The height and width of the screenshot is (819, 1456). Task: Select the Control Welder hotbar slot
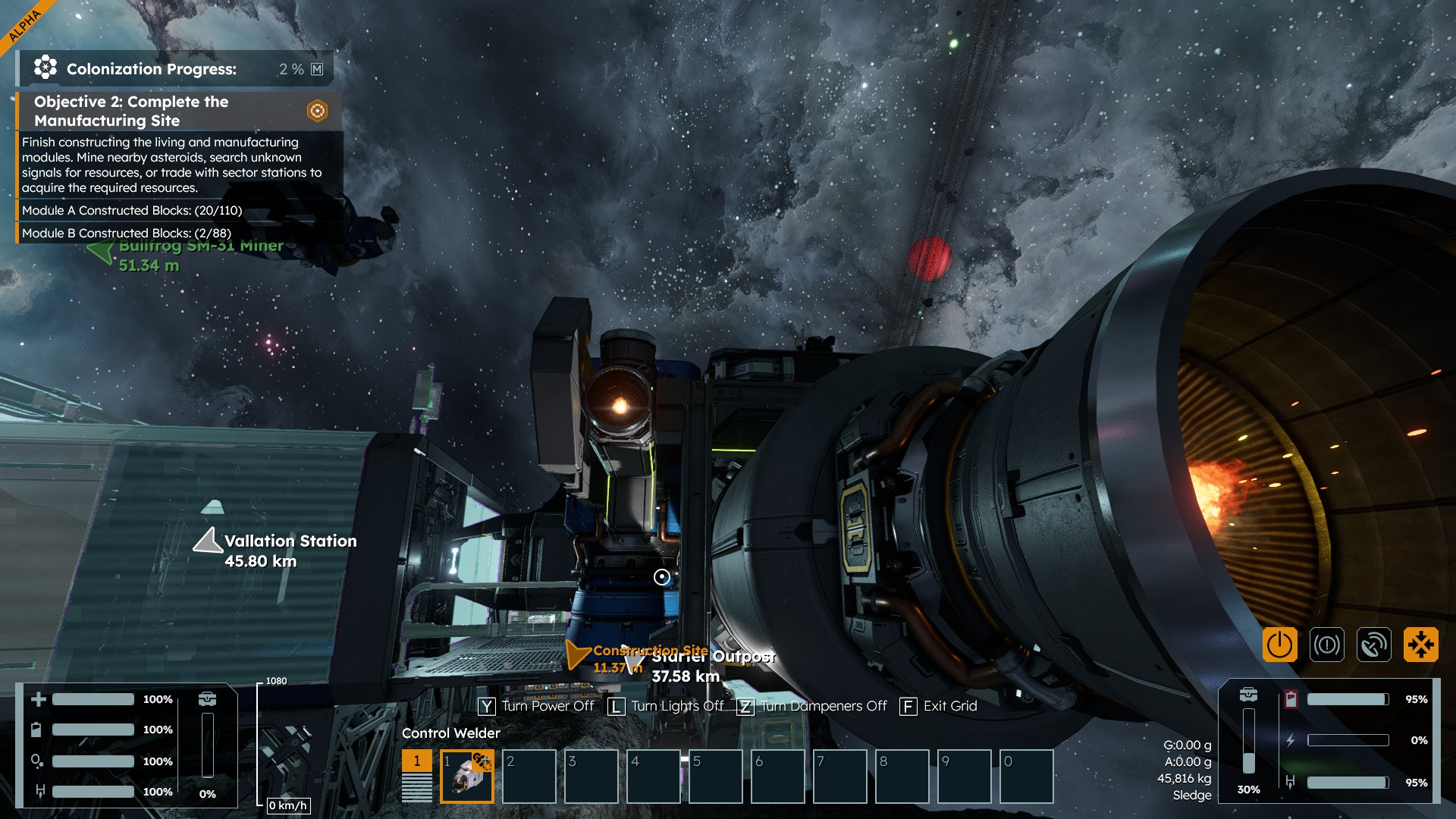pos(466,776)
